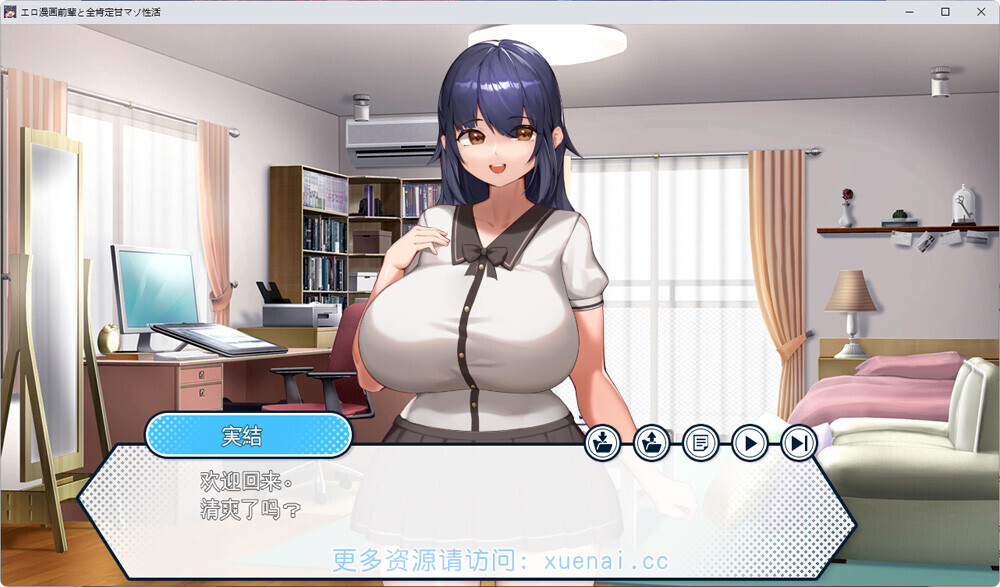Minimize the game window
Image resolution: width=1000 pixels, height=587 pixels.
point(909,12)
